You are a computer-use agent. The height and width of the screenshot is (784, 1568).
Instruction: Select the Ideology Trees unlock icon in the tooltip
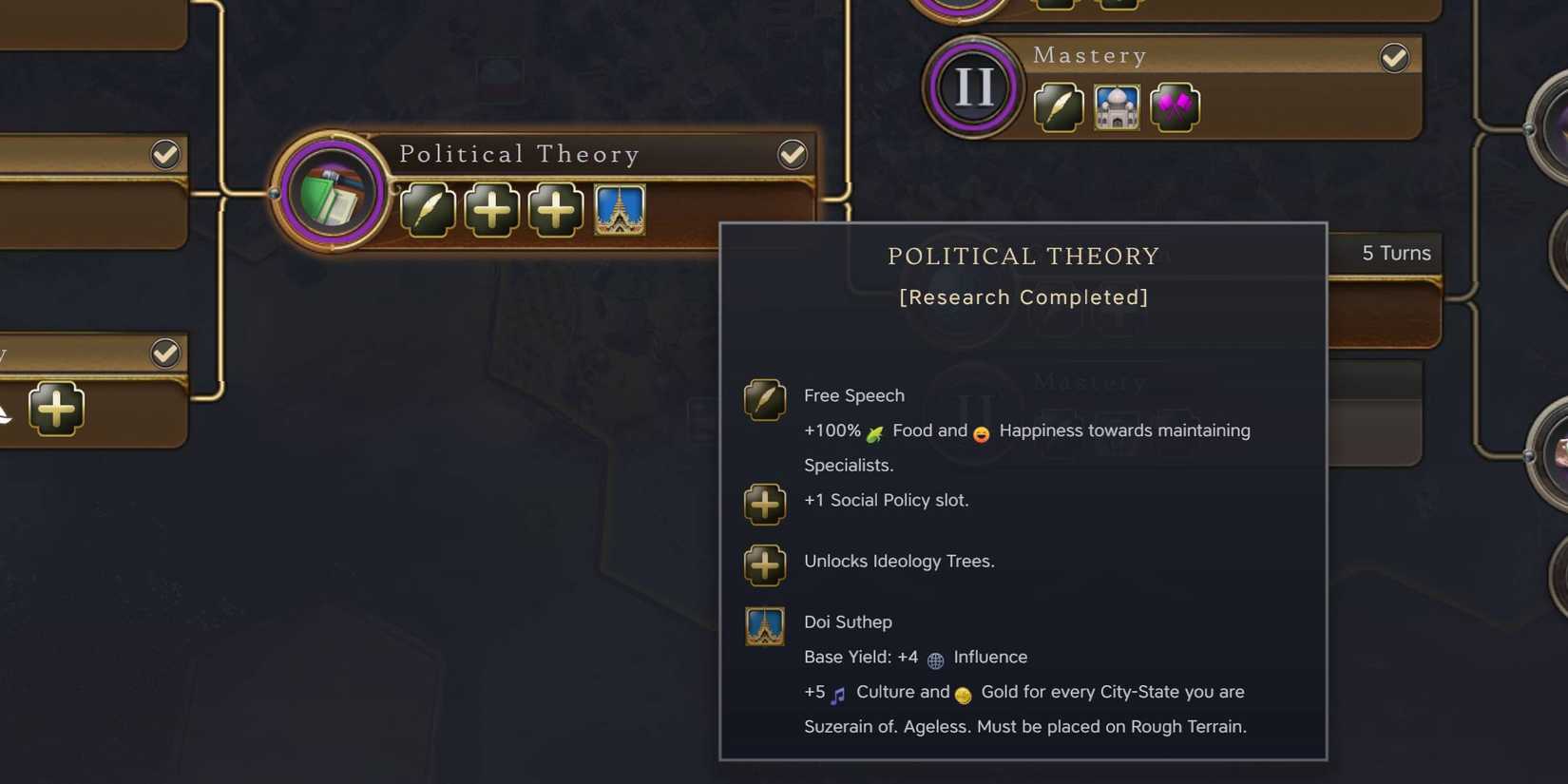pyautogui.click(x=765, y=564)
